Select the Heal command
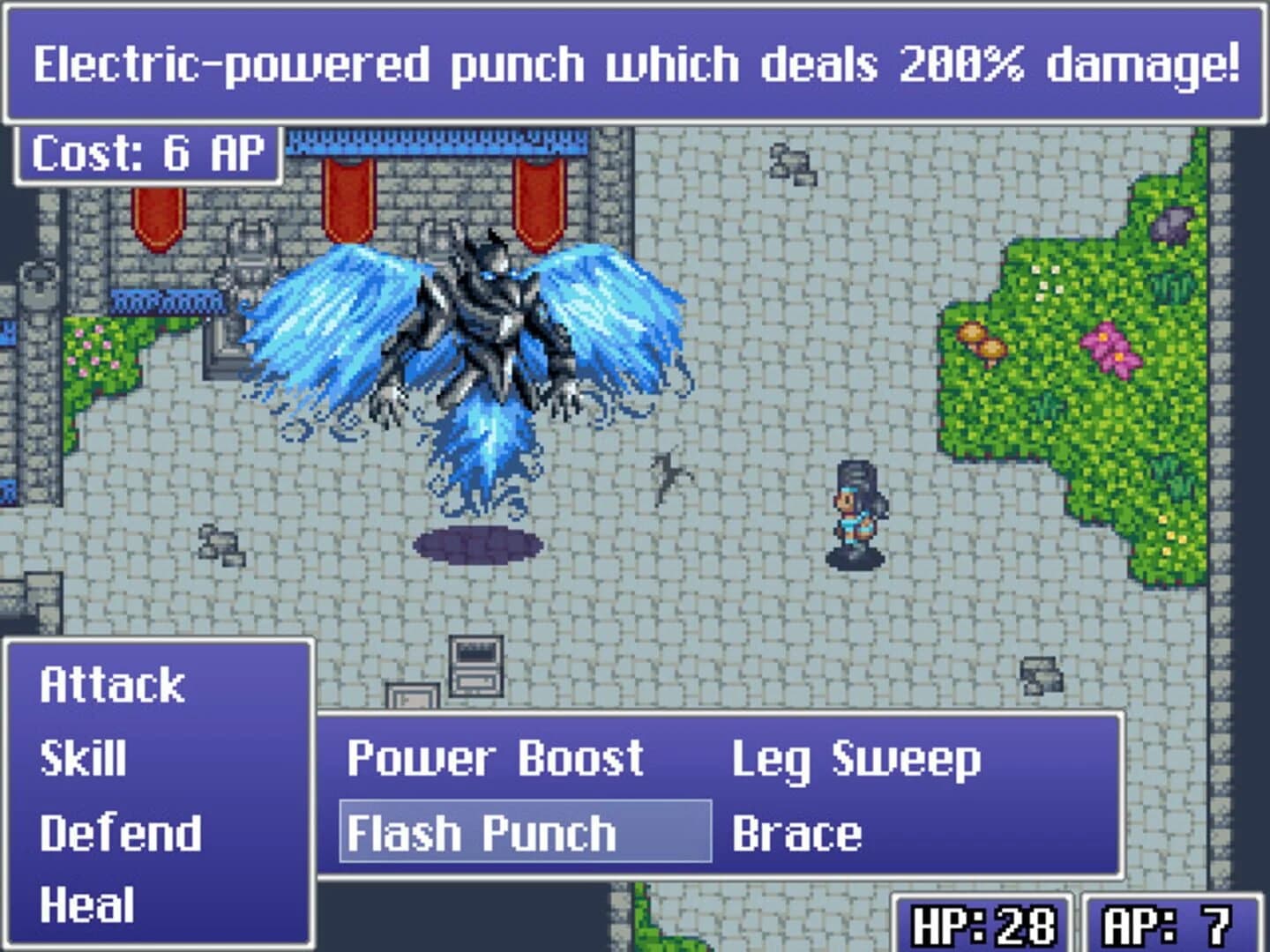1270x952 pixels. click(x=88, y=903)
